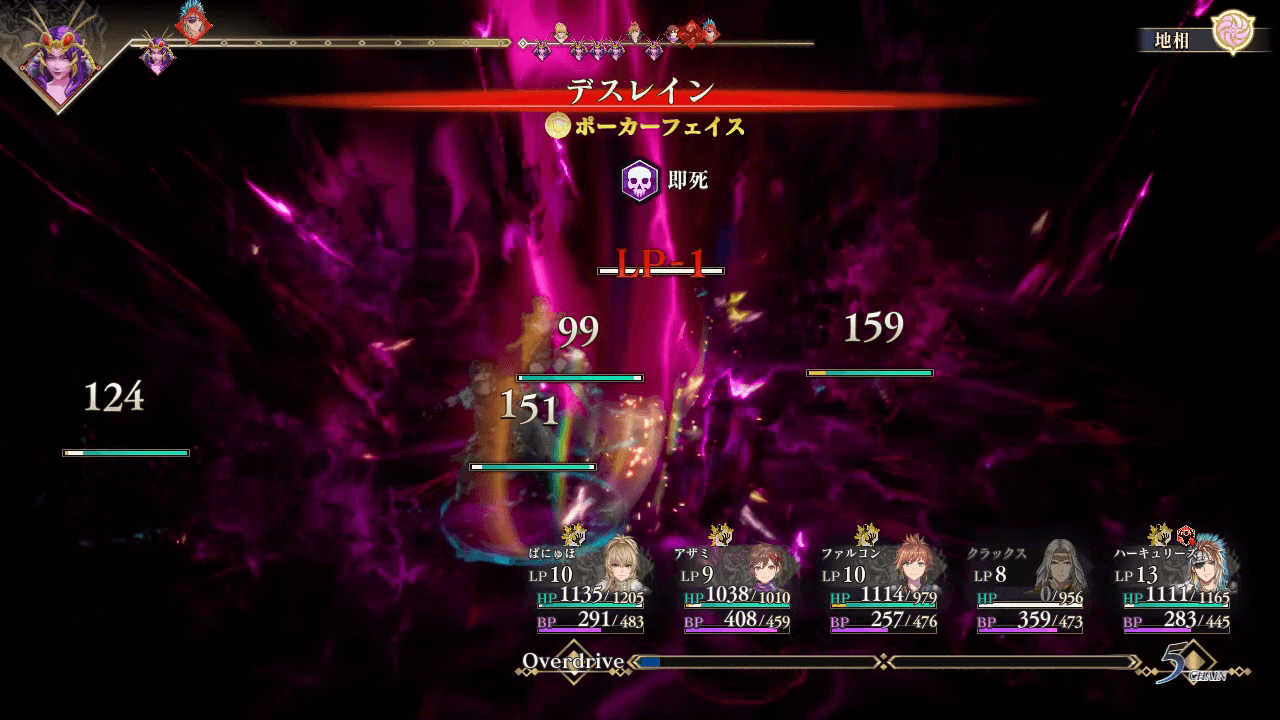This screenshot has width=1280, height=720.
Task: Select アザミ's character panel
Action: click(735, 590)
